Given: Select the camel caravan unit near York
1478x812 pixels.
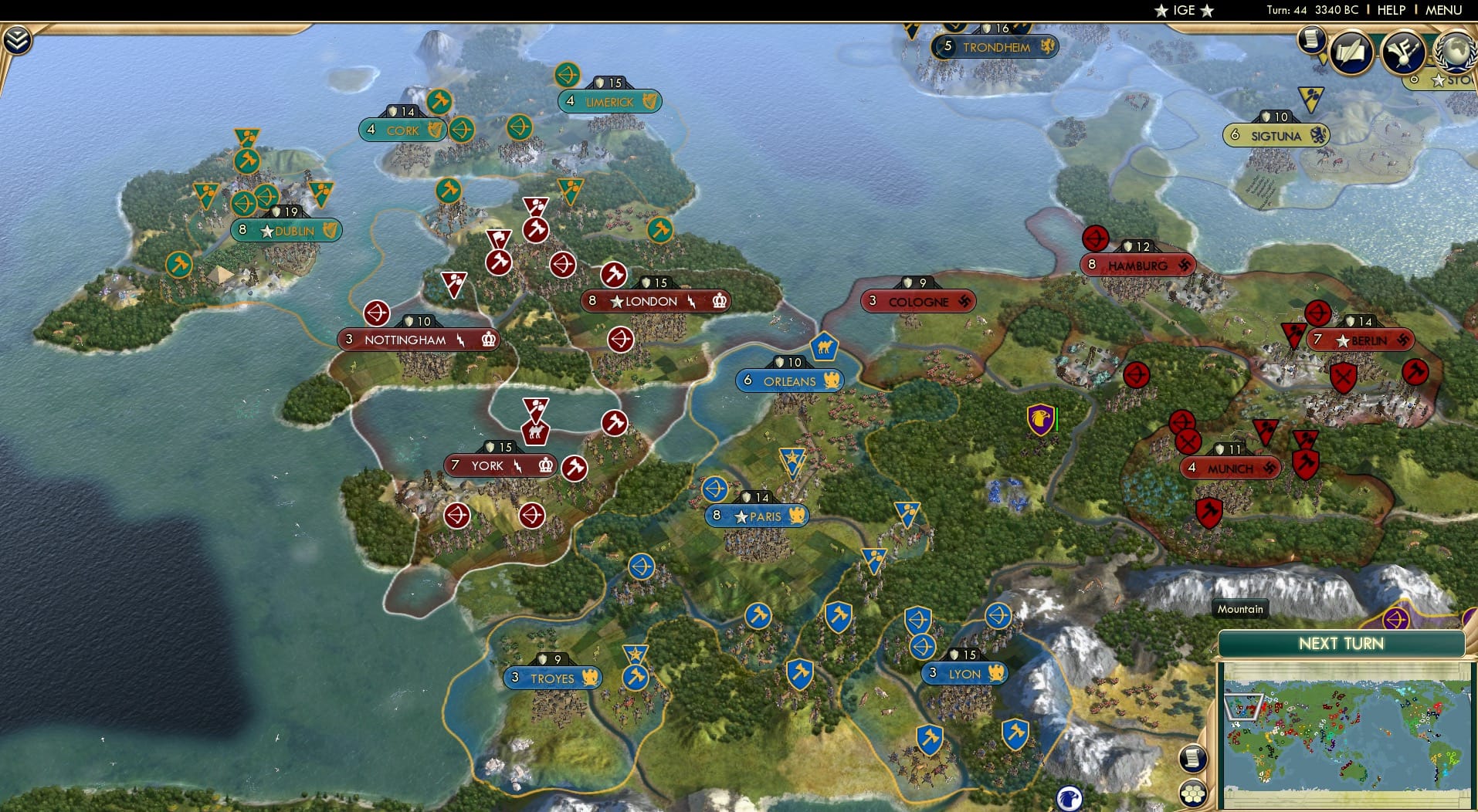Looking at the screenshot, I should click(x=536, y=433).
